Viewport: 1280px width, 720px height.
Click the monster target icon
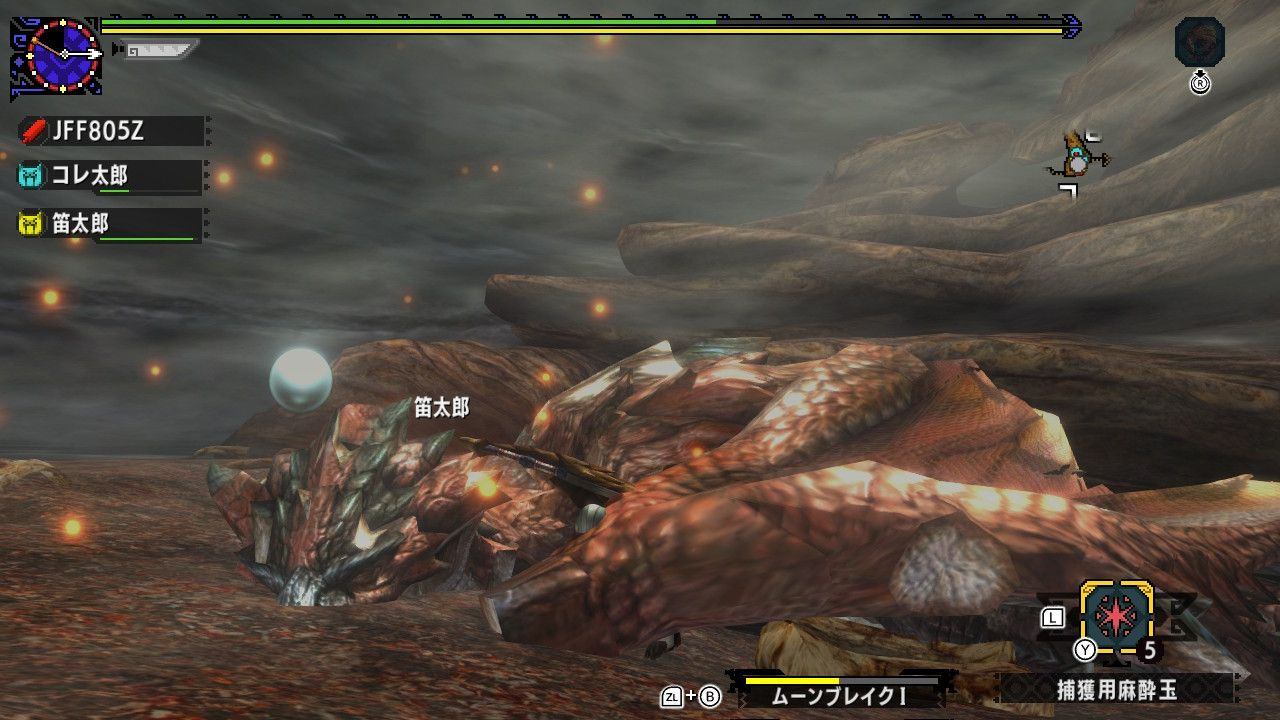[x=1199, y=43]
